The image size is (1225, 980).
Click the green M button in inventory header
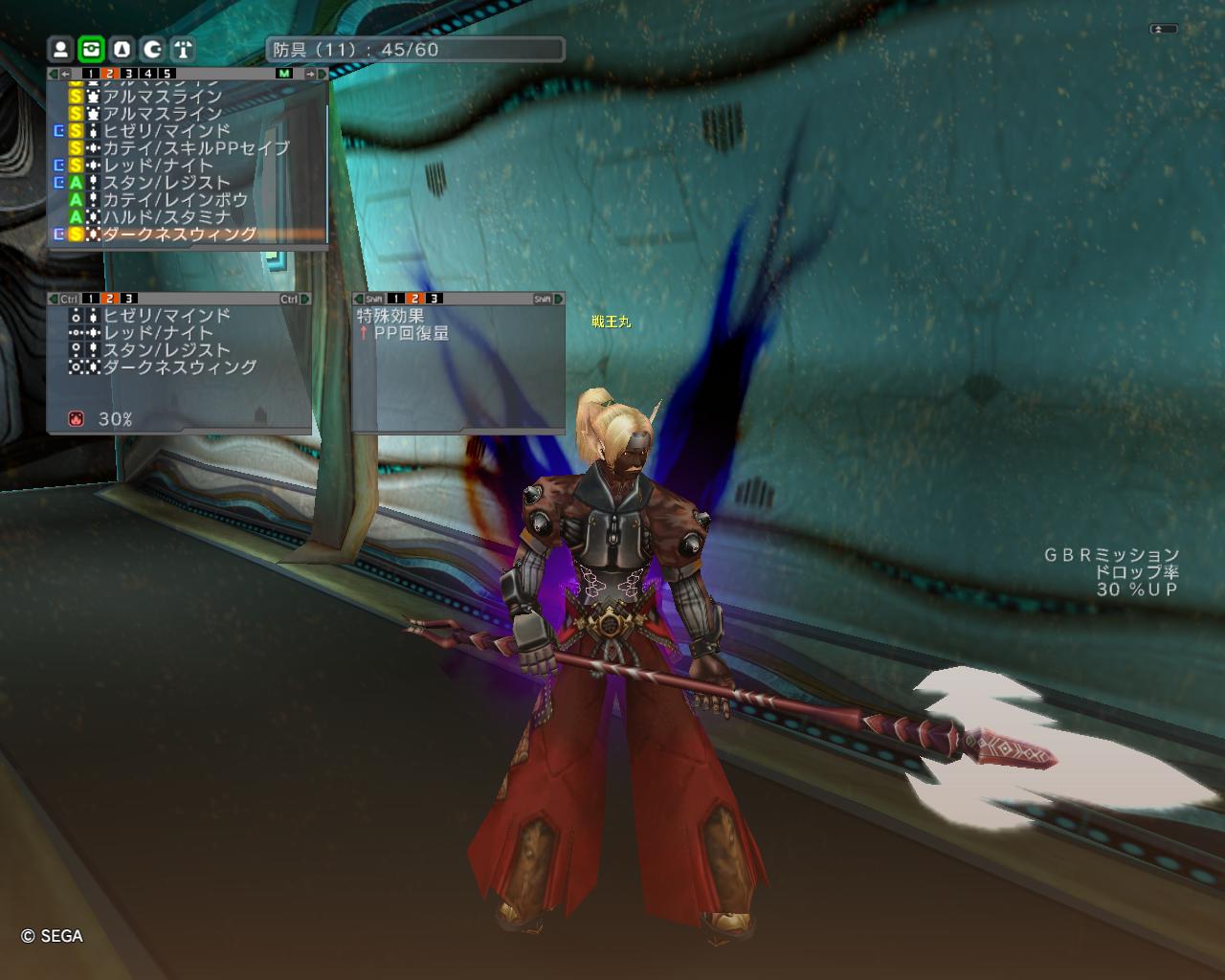[284, 74]
